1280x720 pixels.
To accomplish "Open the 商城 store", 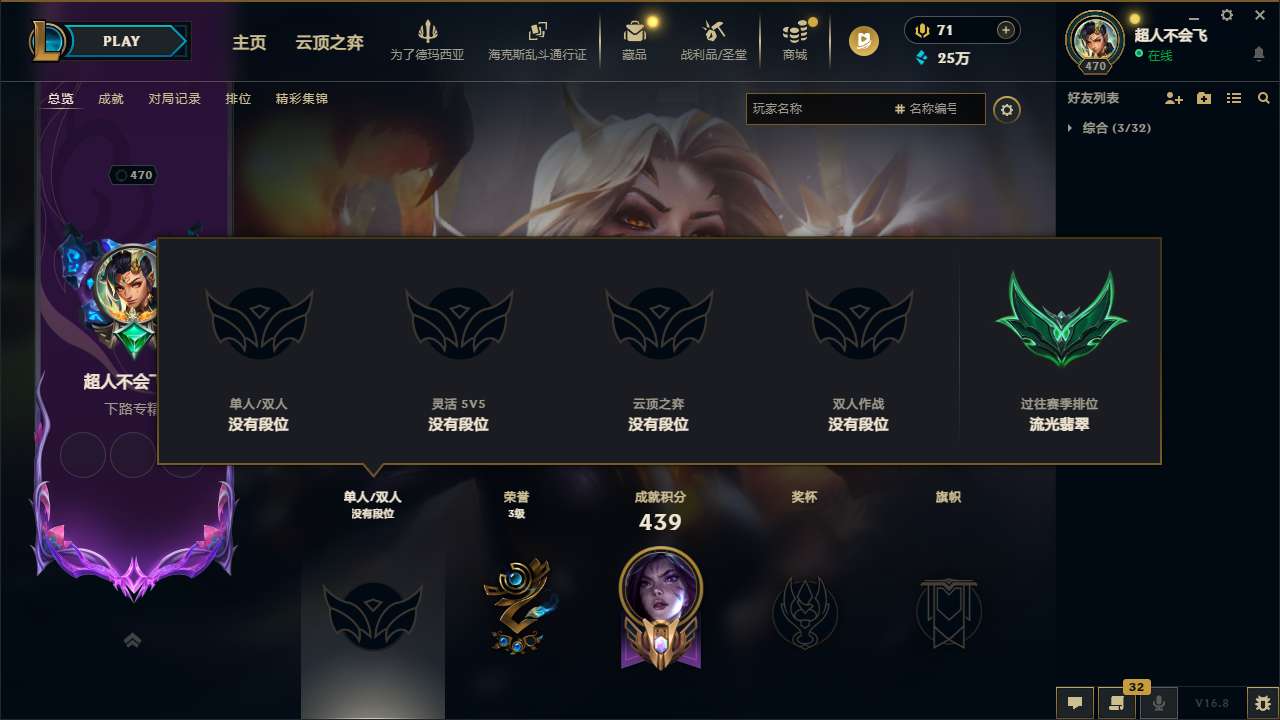I will pos(795,40).
